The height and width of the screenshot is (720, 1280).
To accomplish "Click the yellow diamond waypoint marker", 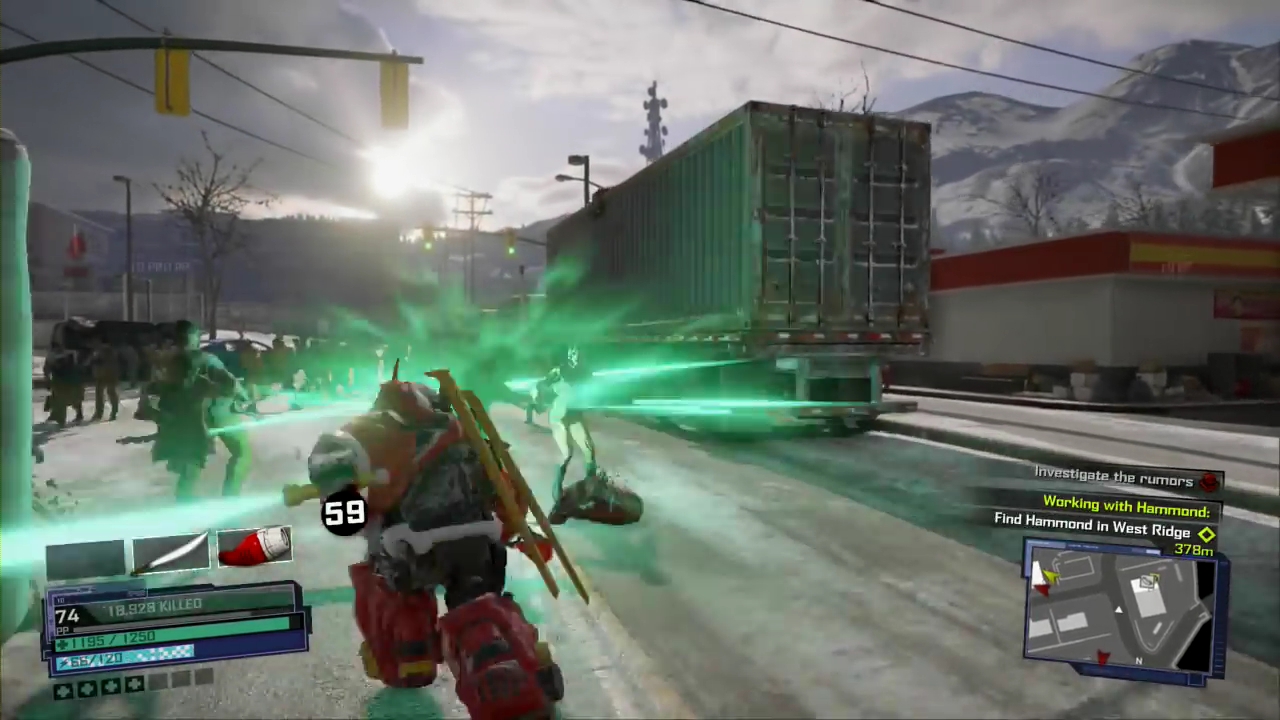I will click(x=1206, y=535).
